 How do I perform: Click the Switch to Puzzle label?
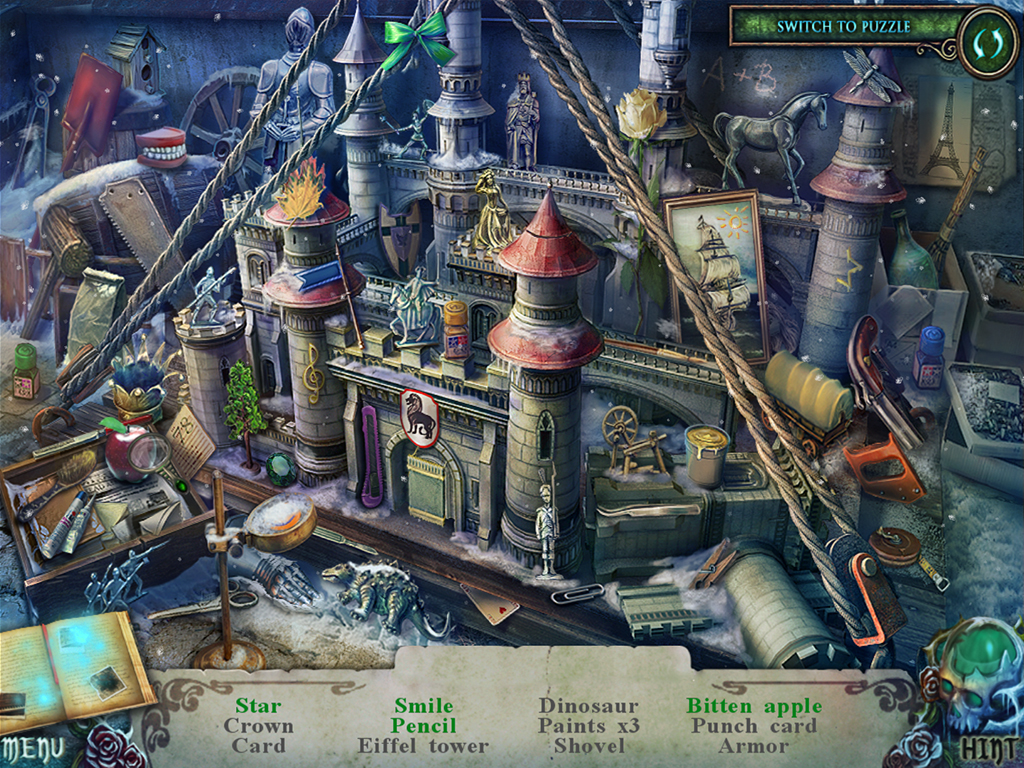tap(843, 26)
